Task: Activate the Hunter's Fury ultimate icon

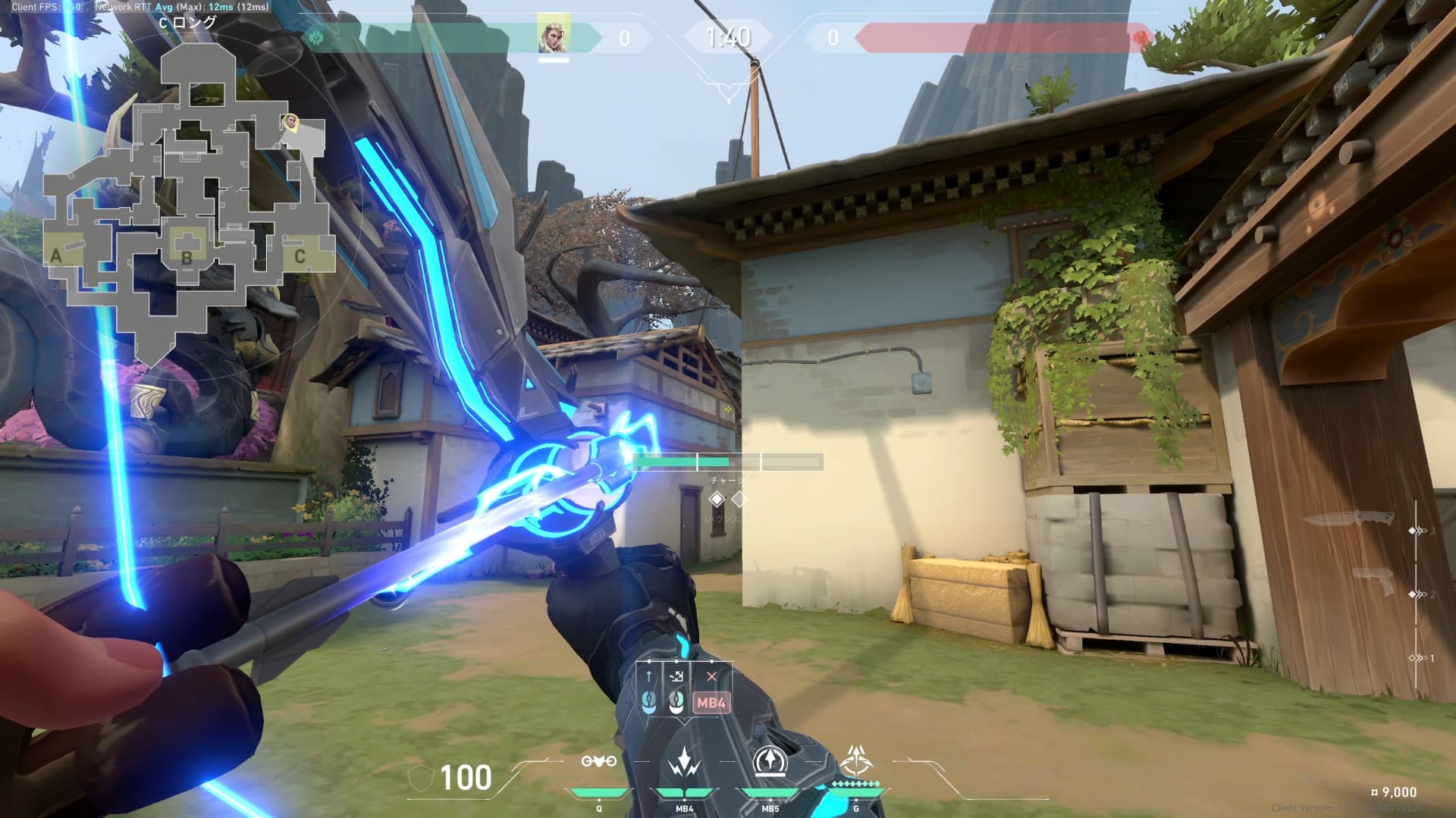Action: coord(855,760)
